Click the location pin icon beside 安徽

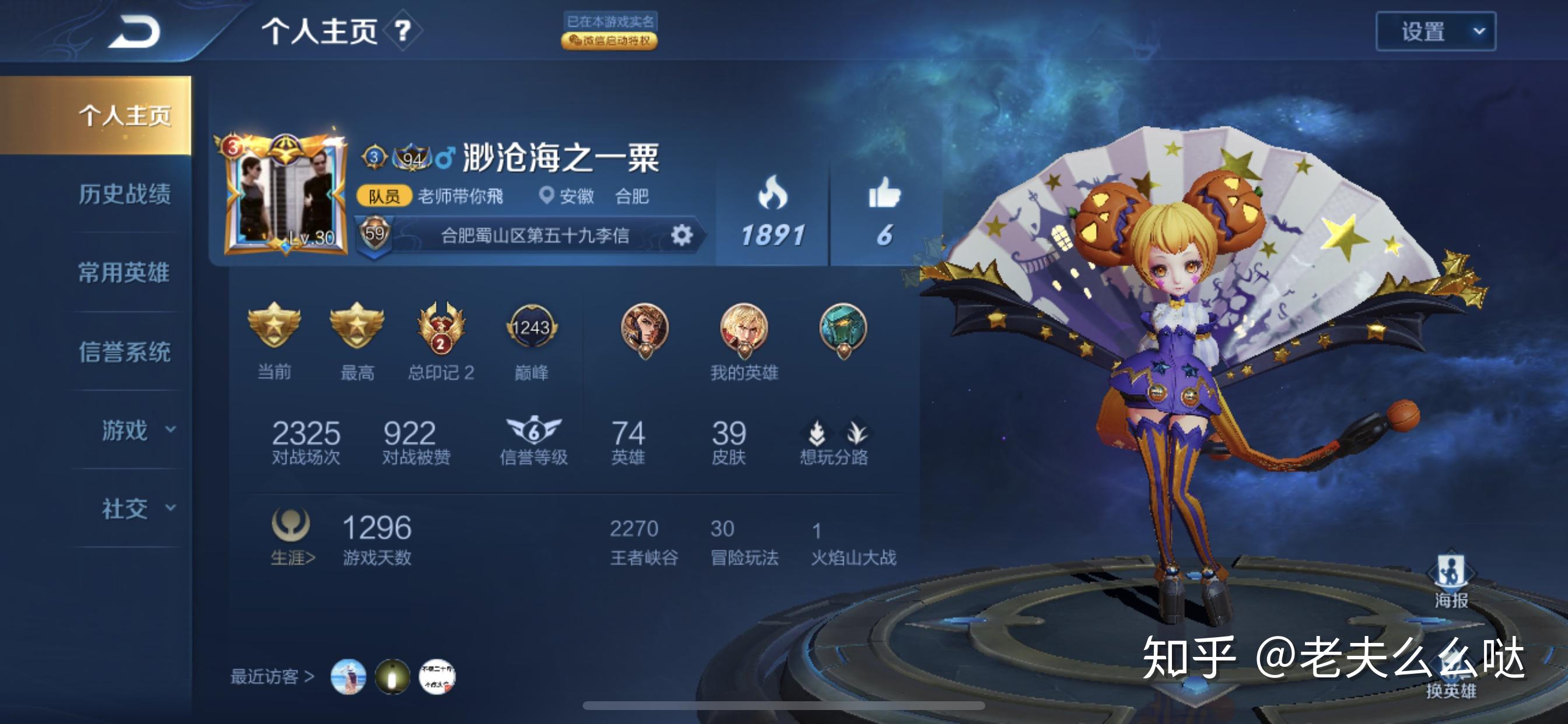coord(546,196)
